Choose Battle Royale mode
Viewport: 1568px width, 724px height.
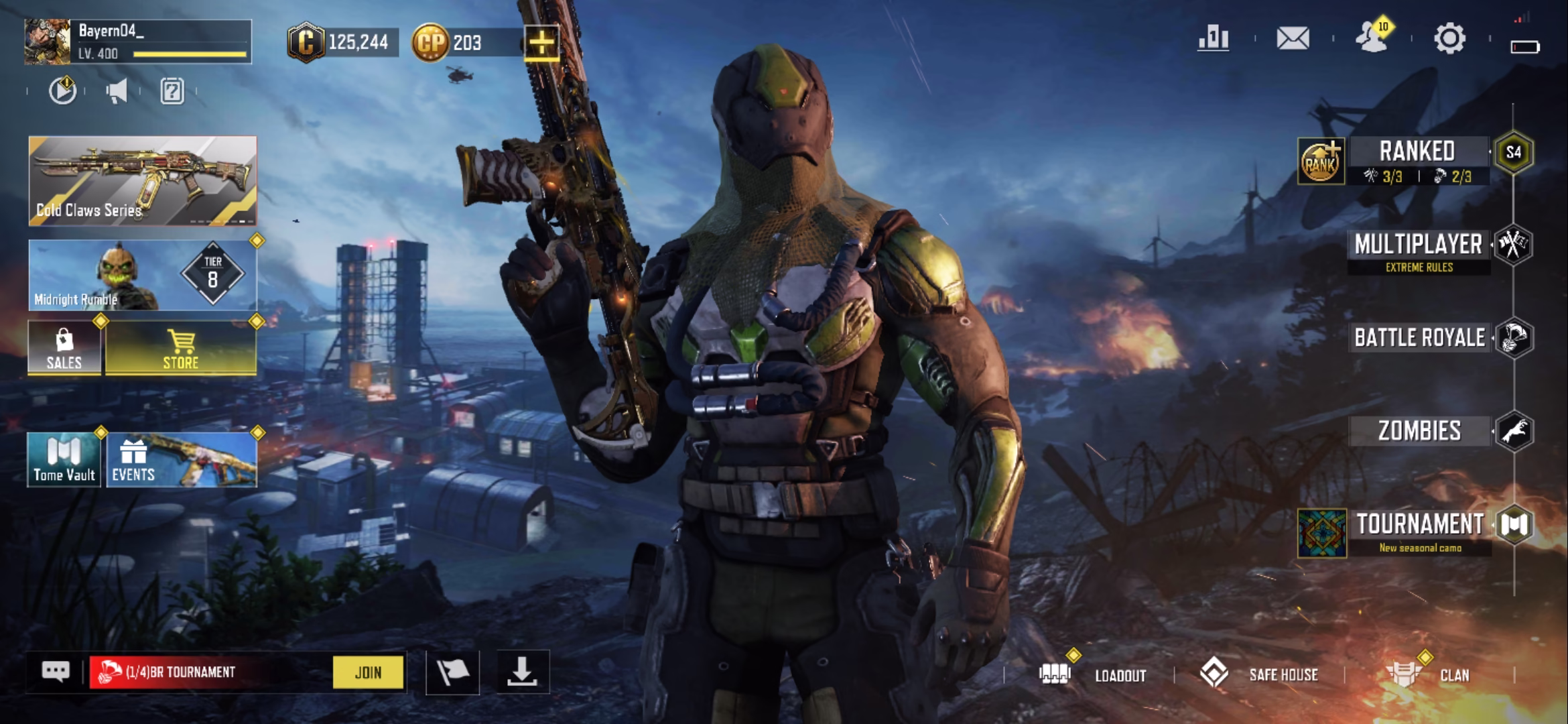point(1419,338)
